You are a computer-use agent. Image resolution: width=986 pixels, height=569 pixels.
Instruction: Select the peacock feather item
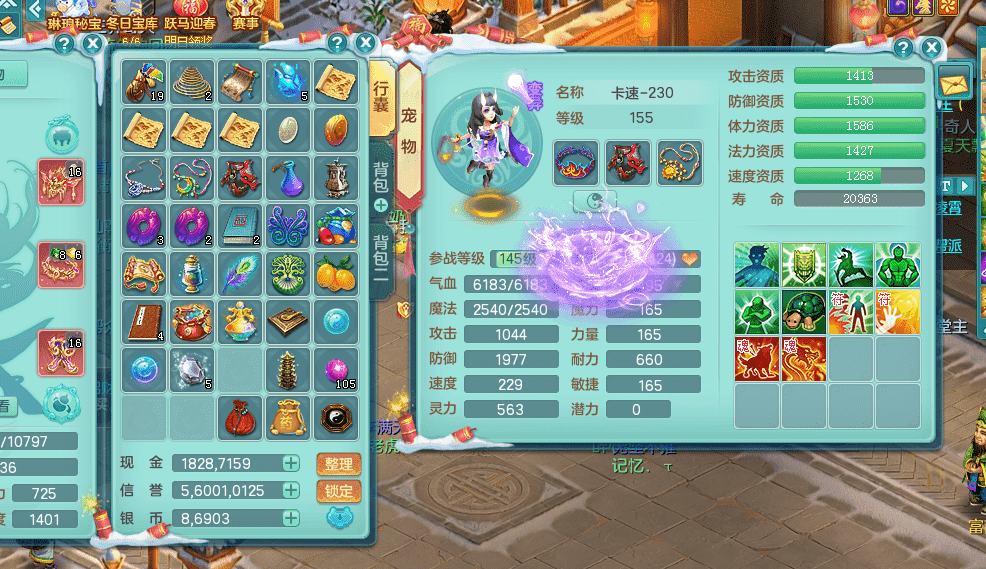coord(242,272)
